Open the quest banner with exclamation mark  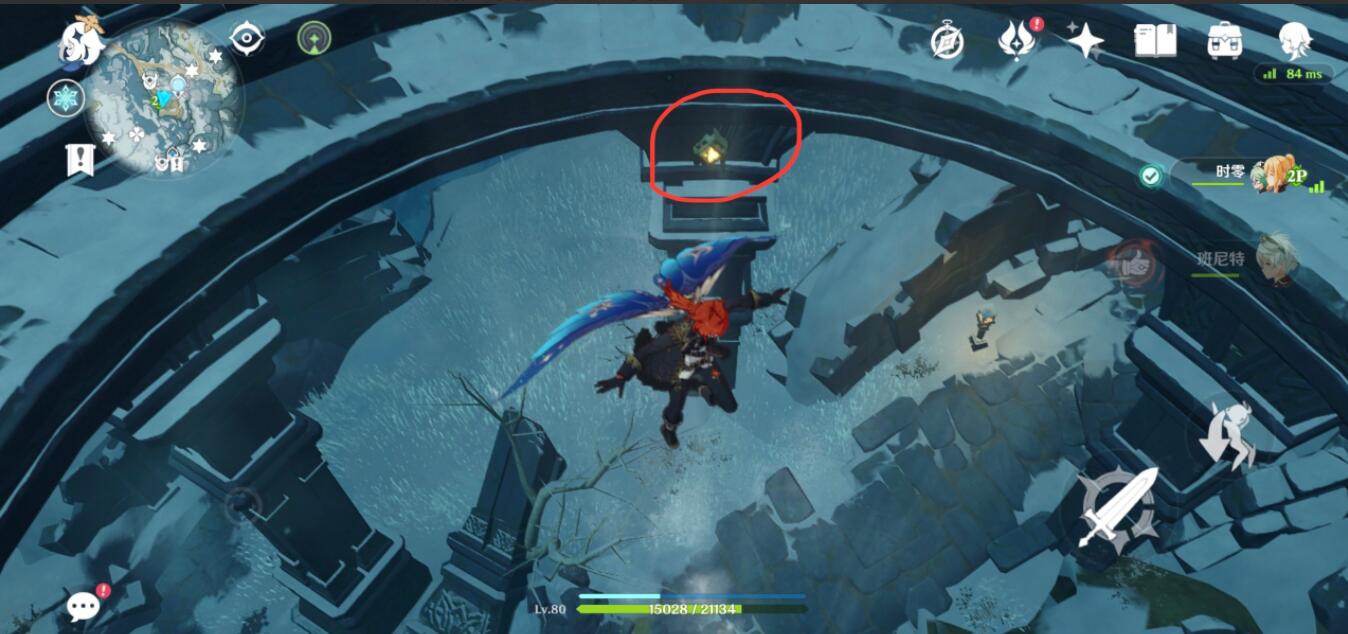pyautogui.click(x=79, y=160)
